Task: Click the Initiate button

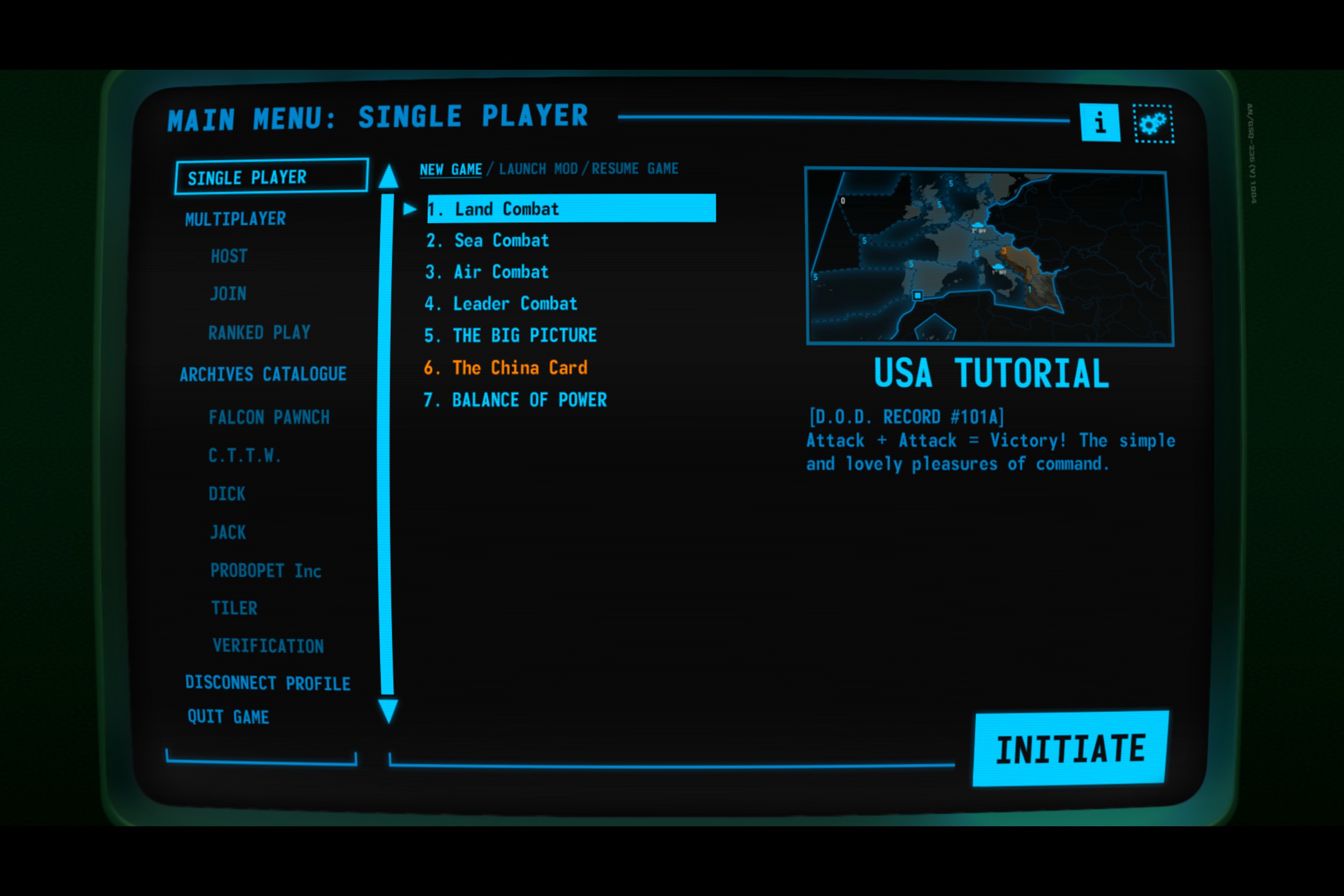Action: 1070,749
